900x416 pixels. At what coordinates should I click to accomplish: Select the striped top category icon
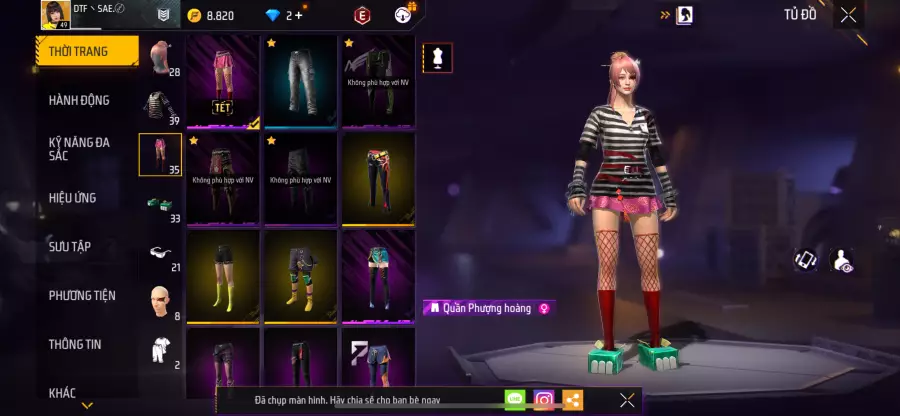point(160,106)
